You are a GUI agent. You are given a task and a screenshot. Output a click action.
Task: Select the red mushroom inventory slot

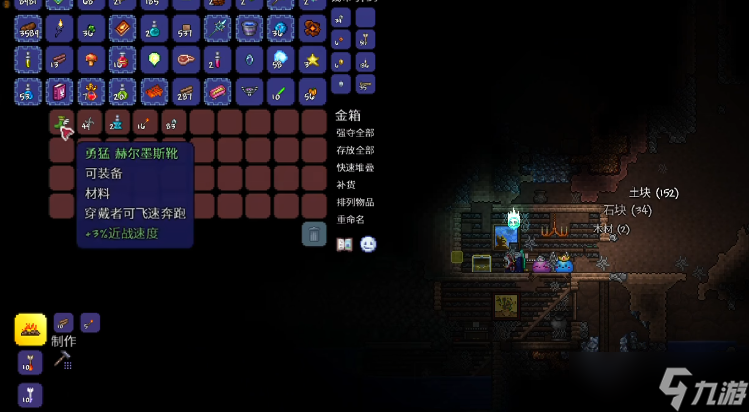(x=92, y=60)
